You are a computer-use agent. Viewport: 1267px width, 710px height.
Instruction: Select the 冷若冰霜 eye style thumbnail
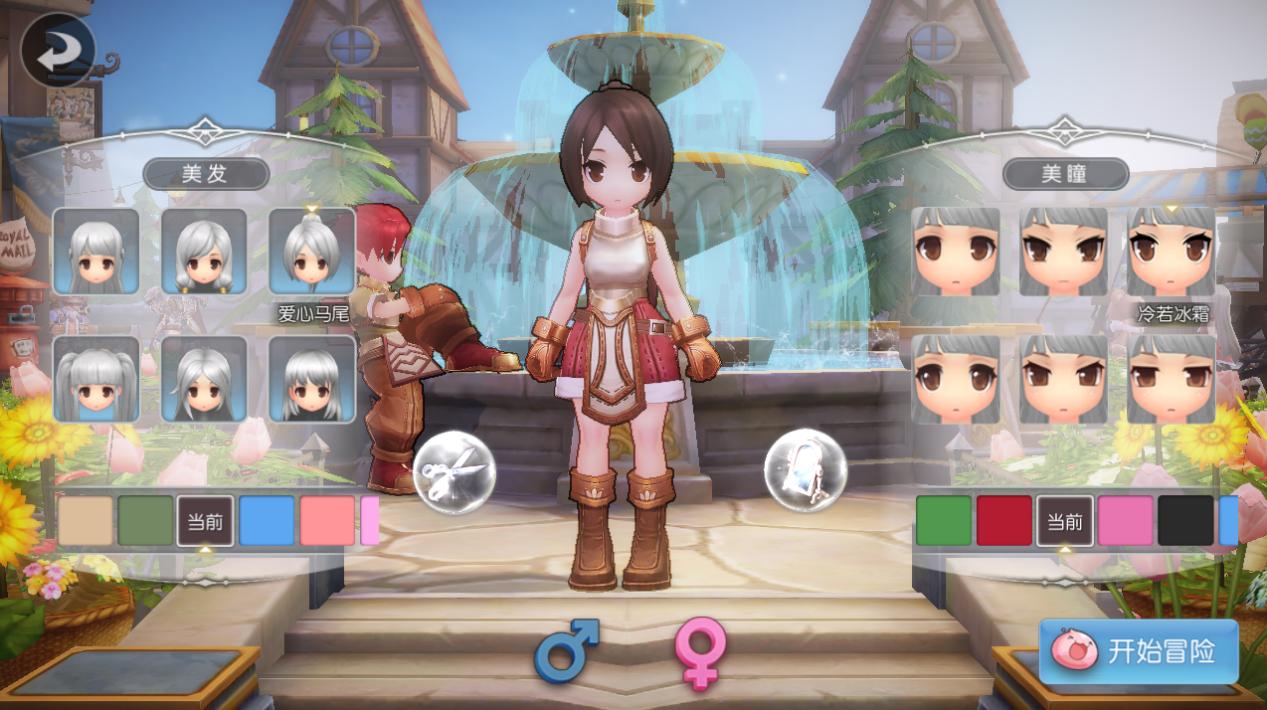[1171, 251]
